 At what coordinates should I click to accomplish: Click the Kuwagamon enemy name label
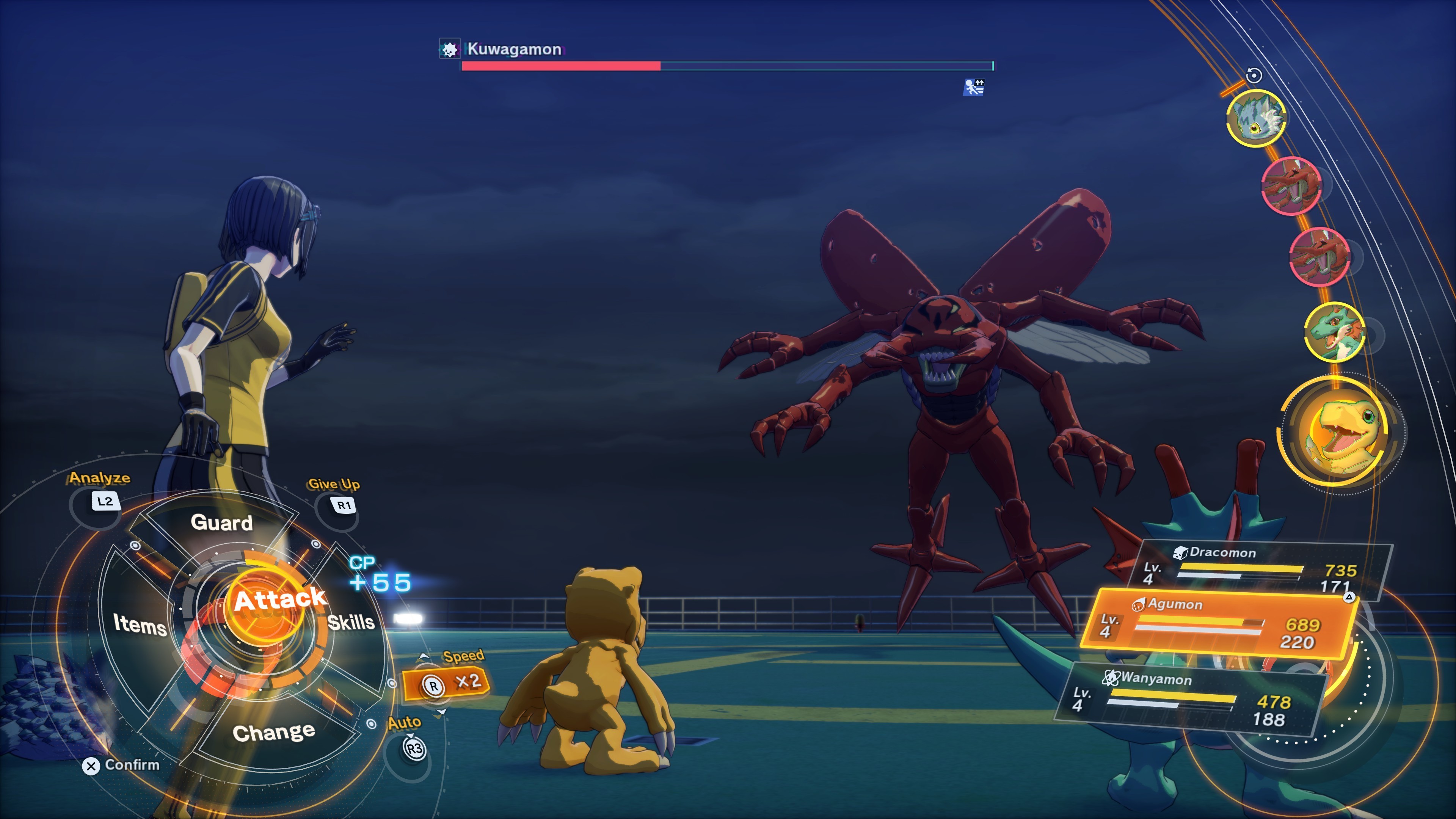(514, 49)
